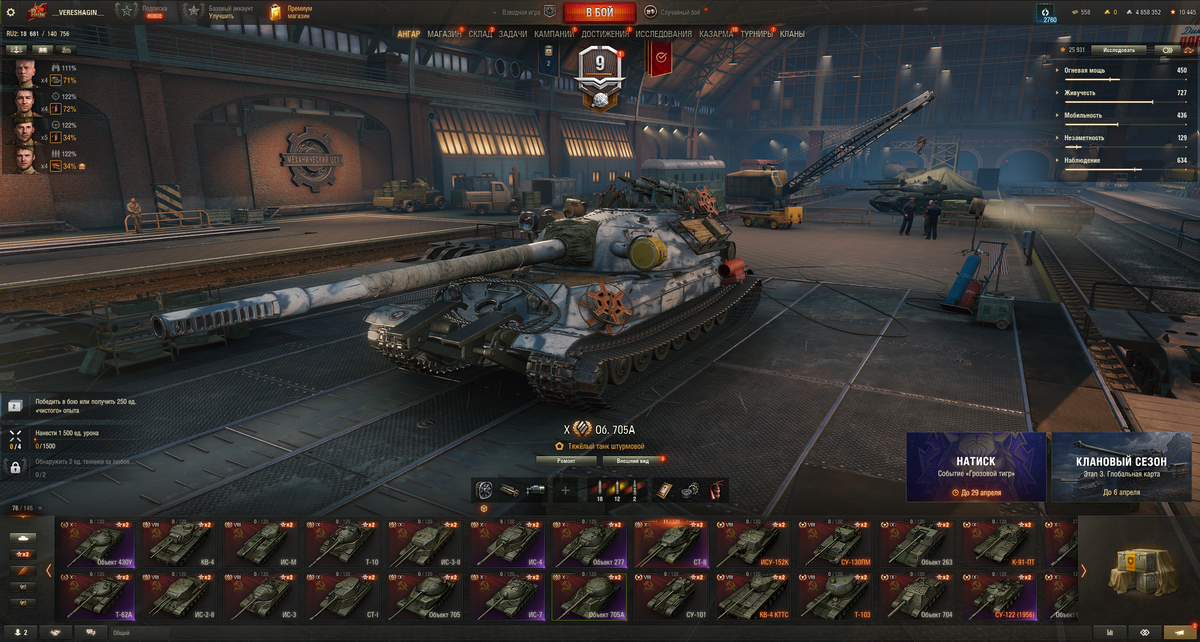Switch to the КАЗАРМА tab
The width and height of the screenshot is (1200, 642).
coord(716,34)
